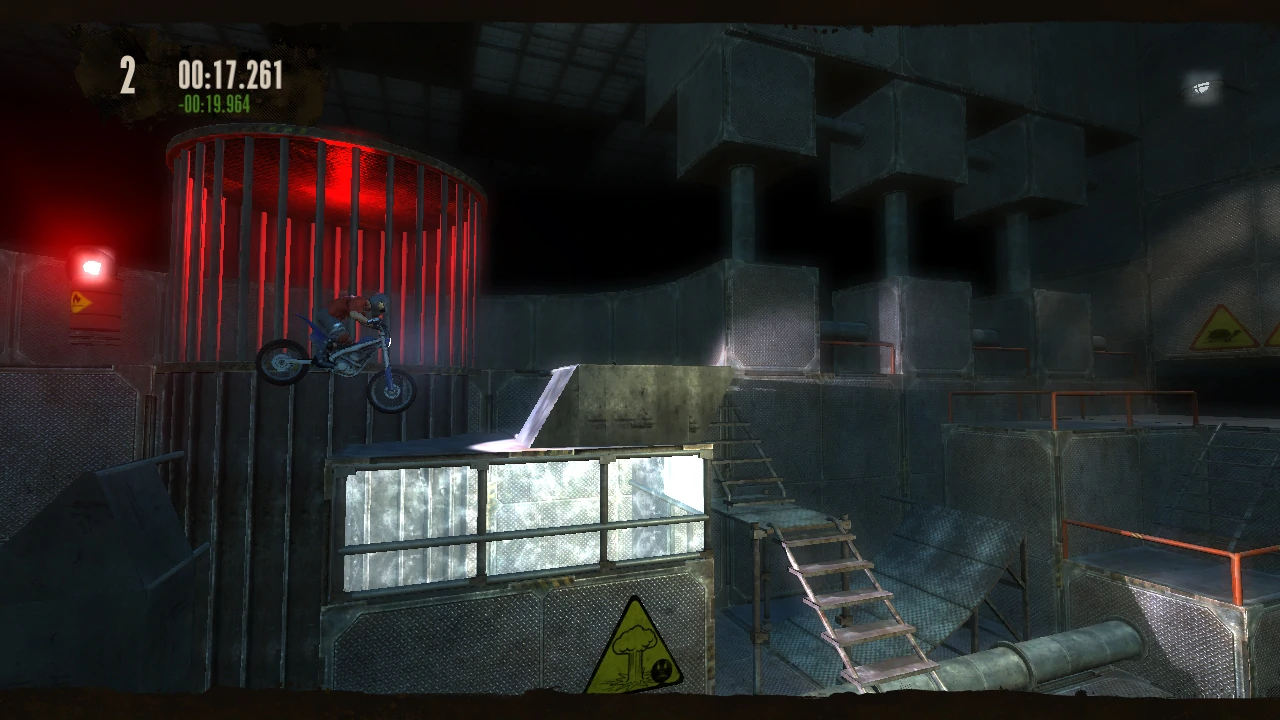1280x720 pixels.
Task: Click the ceiling lamp in the top right corner
Action: (1201, 86)
